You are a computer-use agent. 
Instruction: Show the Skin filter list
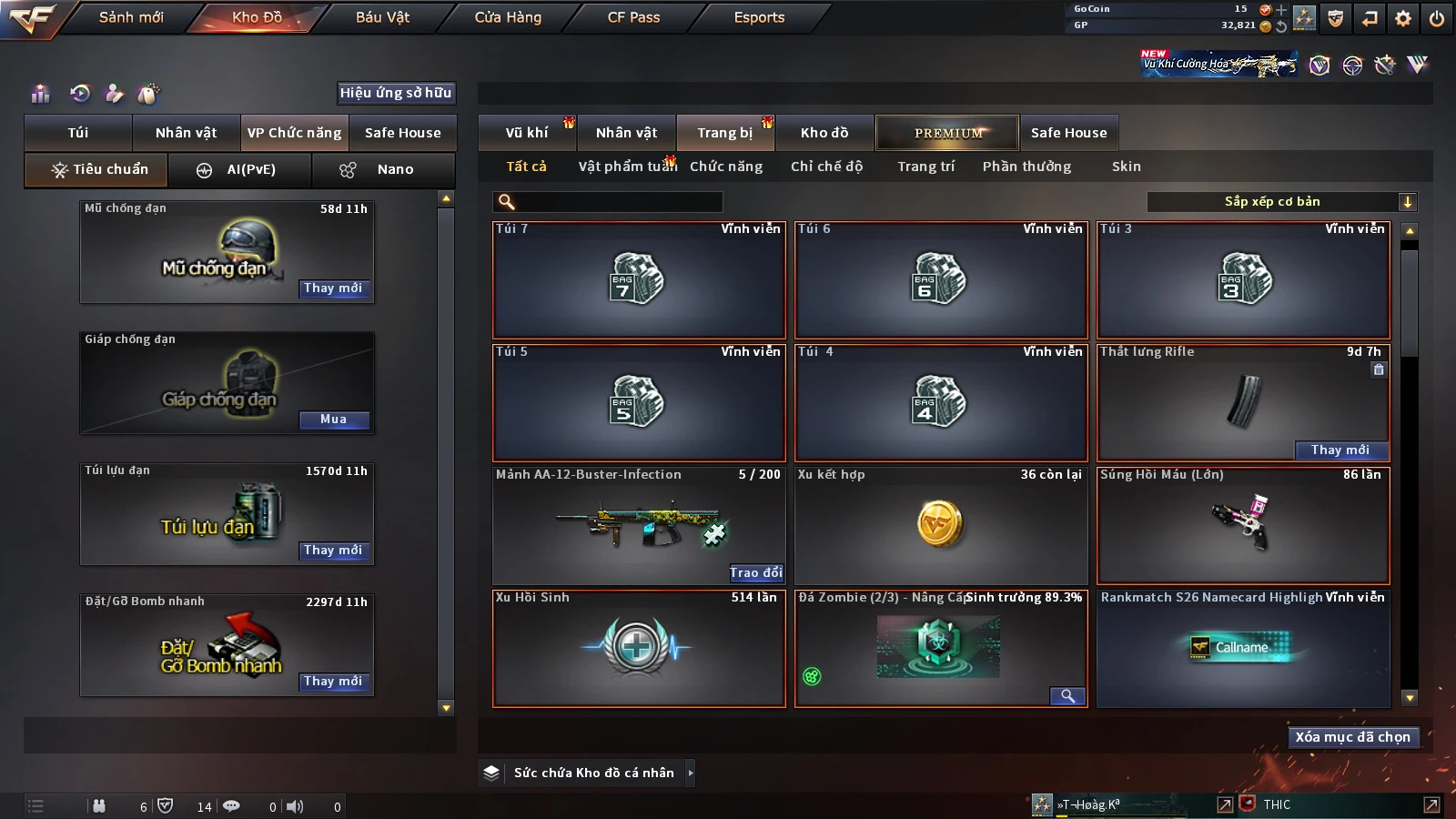1126,167
